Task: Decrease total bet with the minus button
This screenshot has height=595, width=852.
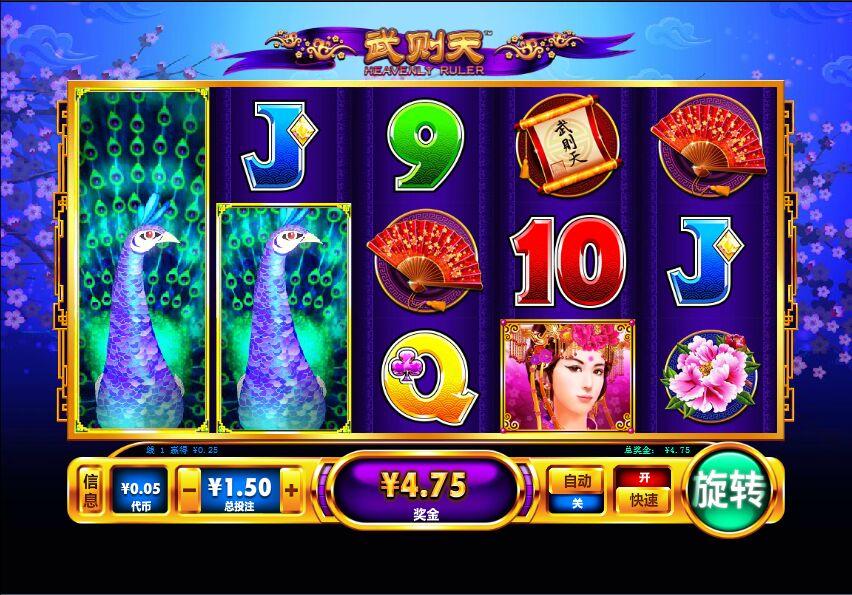Action: coord(189,490)
